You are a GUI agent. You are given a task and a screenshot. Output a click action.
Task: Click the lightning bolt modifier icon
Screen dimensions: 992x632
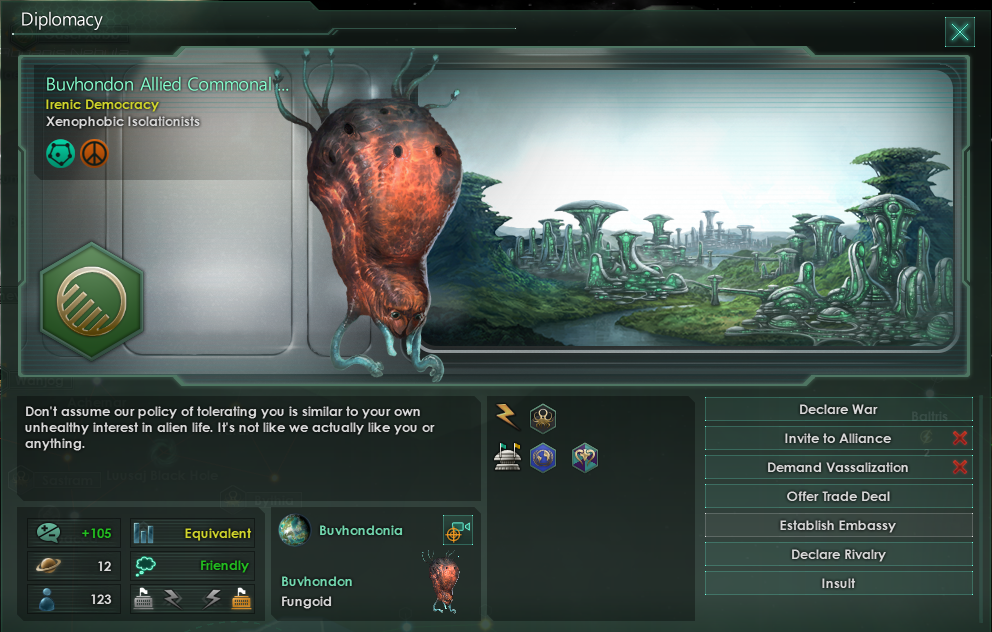click(507, 416)
